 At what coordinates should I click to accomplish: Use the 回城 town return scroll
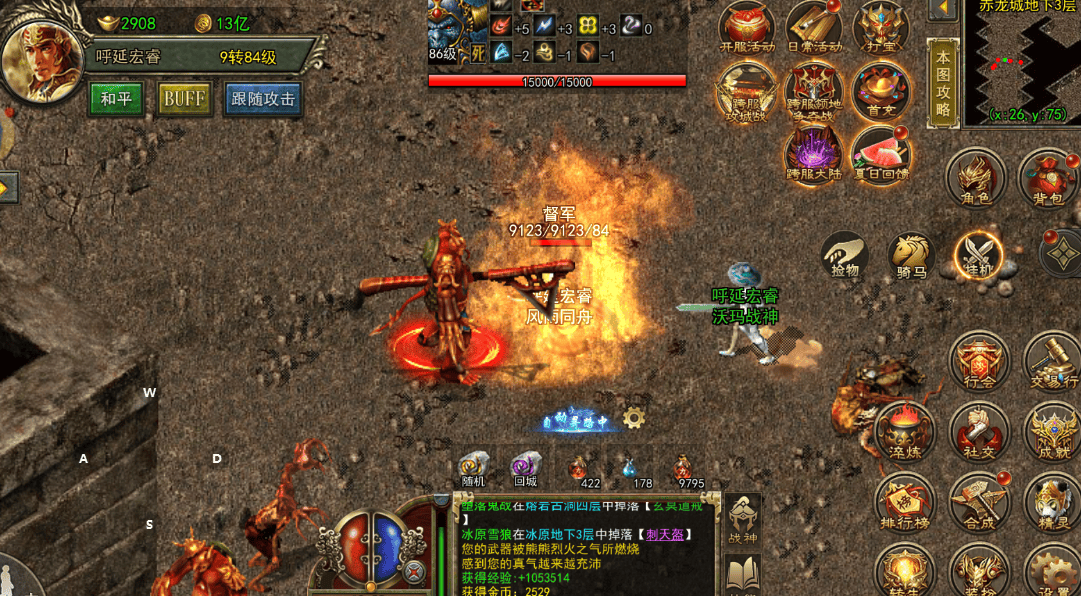(526, 468)
